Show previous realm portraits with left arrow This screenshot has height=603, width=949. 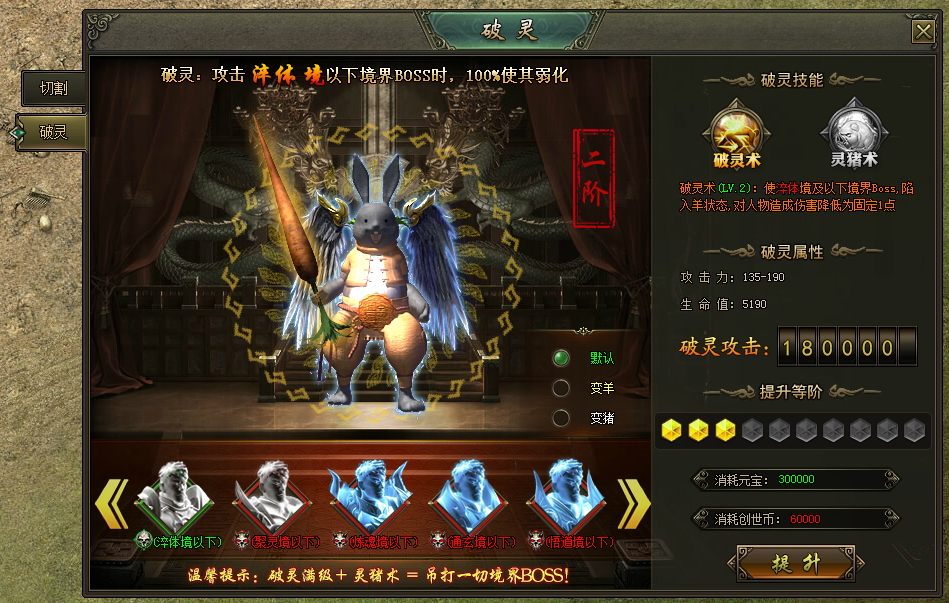[111, 502]
